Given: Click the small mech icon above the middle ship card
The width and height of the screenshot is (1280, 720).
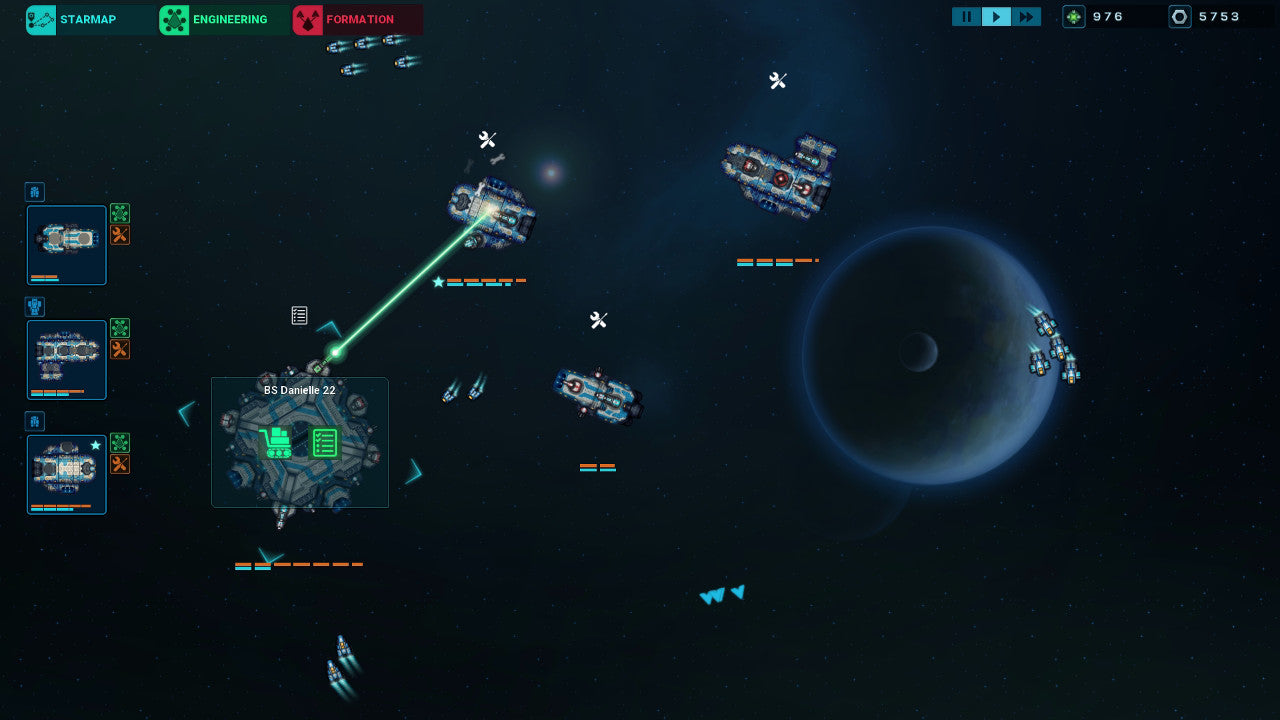Looking at the screenshot, I should point(36,306).
